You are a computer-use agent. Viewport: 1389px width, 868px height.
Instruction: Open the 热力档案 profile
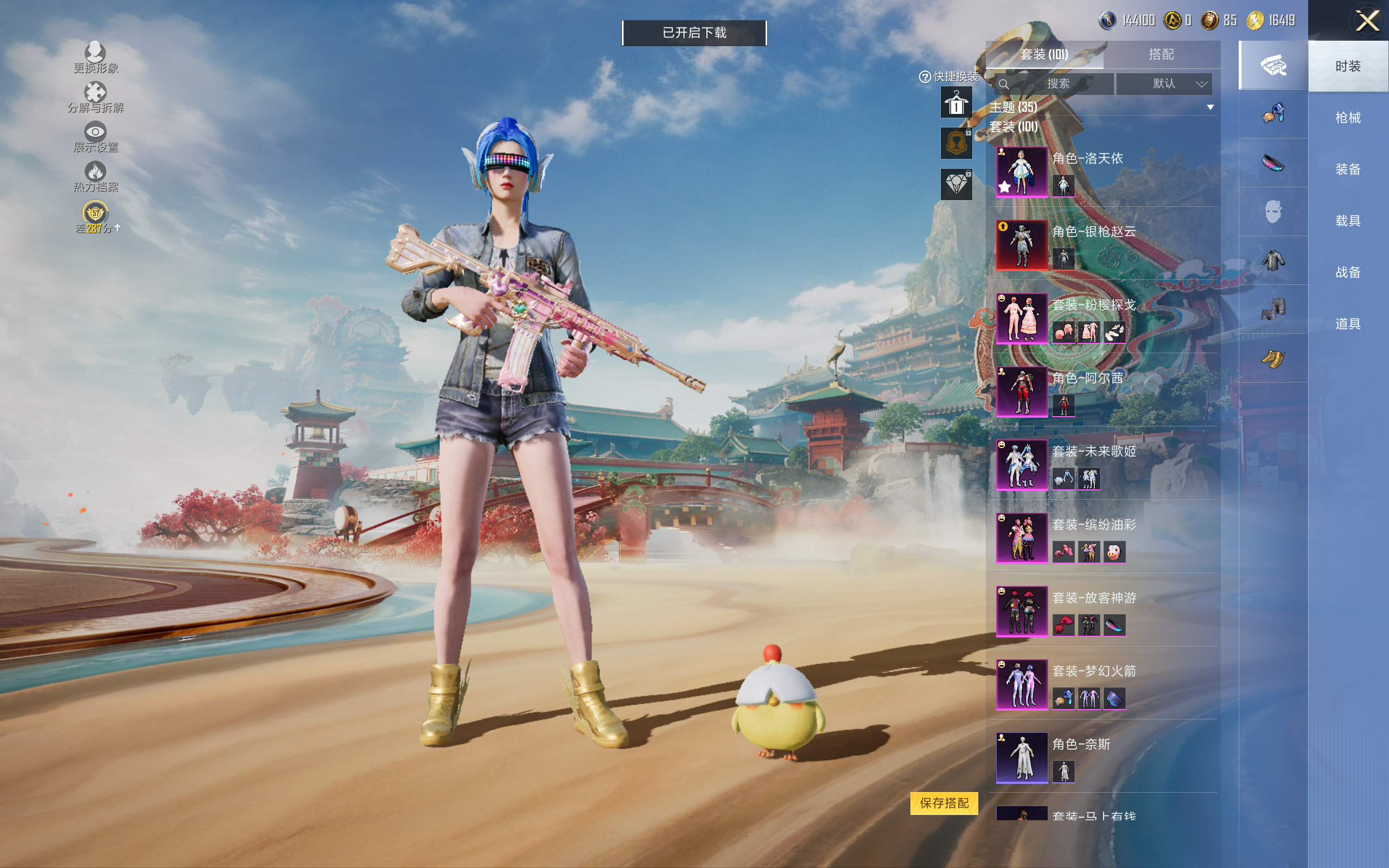(95, 177)
